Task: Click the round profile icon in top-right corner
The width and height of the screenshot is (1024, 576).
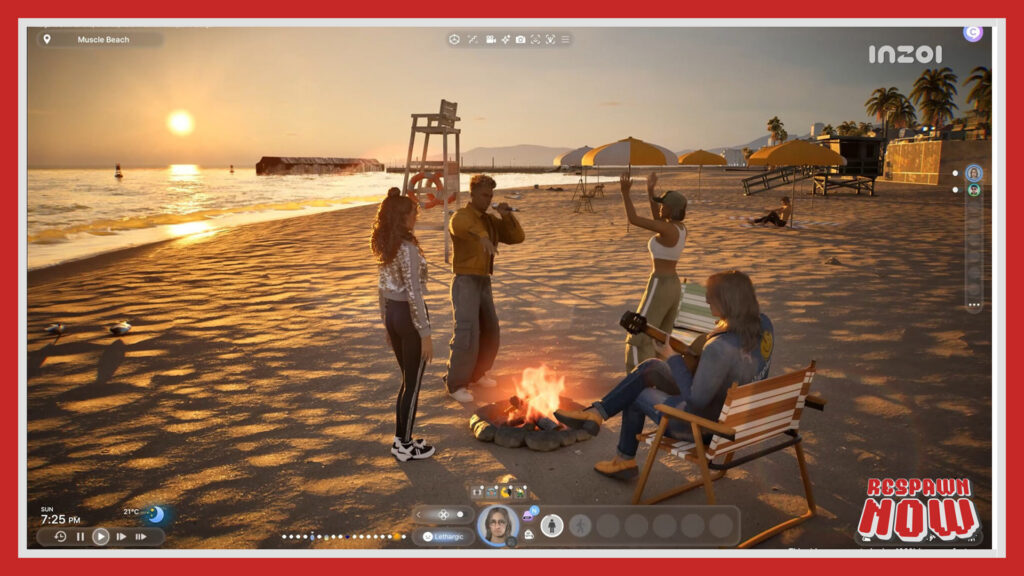Action: click(x=972, y=33)
